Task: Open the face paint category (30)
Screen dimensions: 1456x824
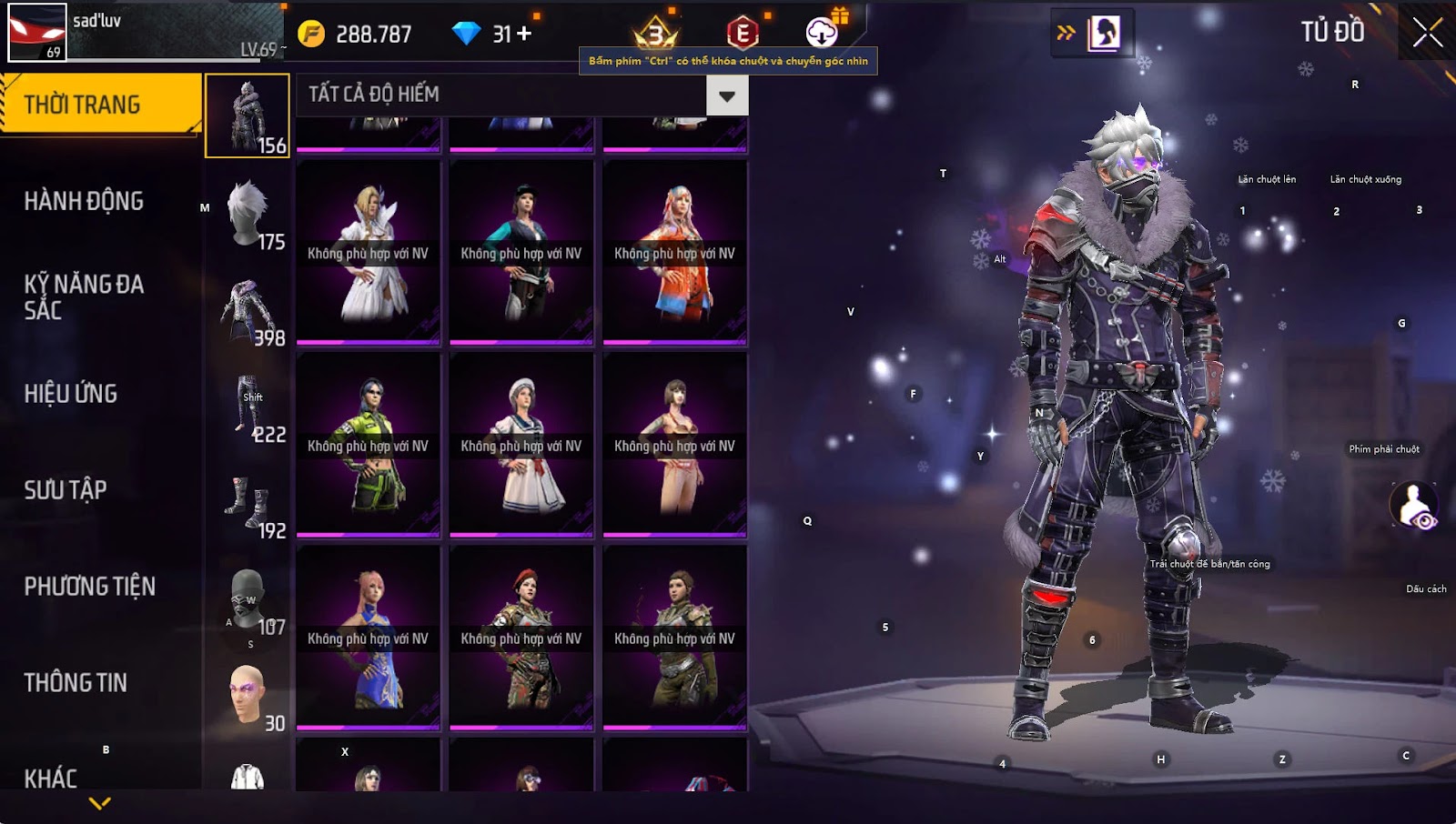Action: (248, 695)
